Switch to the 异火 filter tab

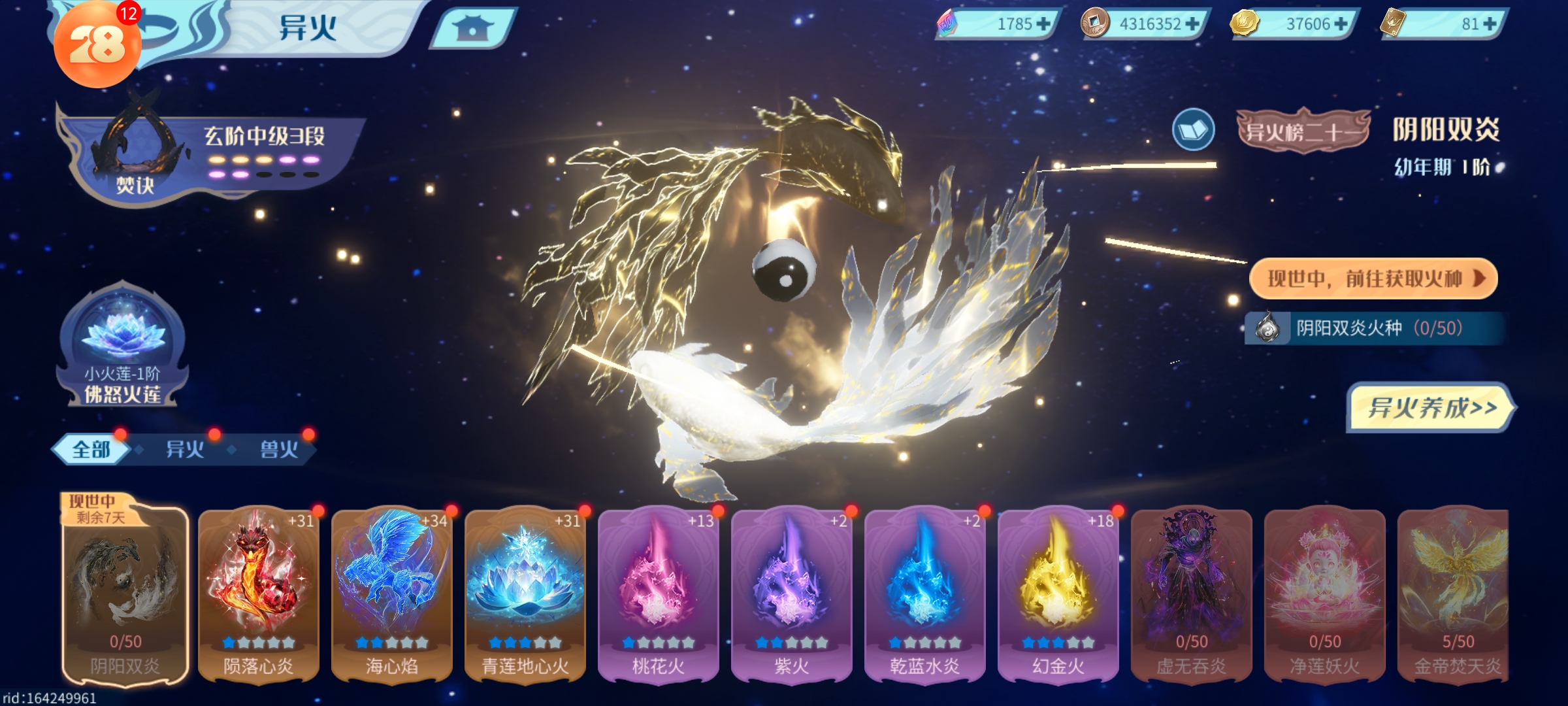[x=185, y=450]
